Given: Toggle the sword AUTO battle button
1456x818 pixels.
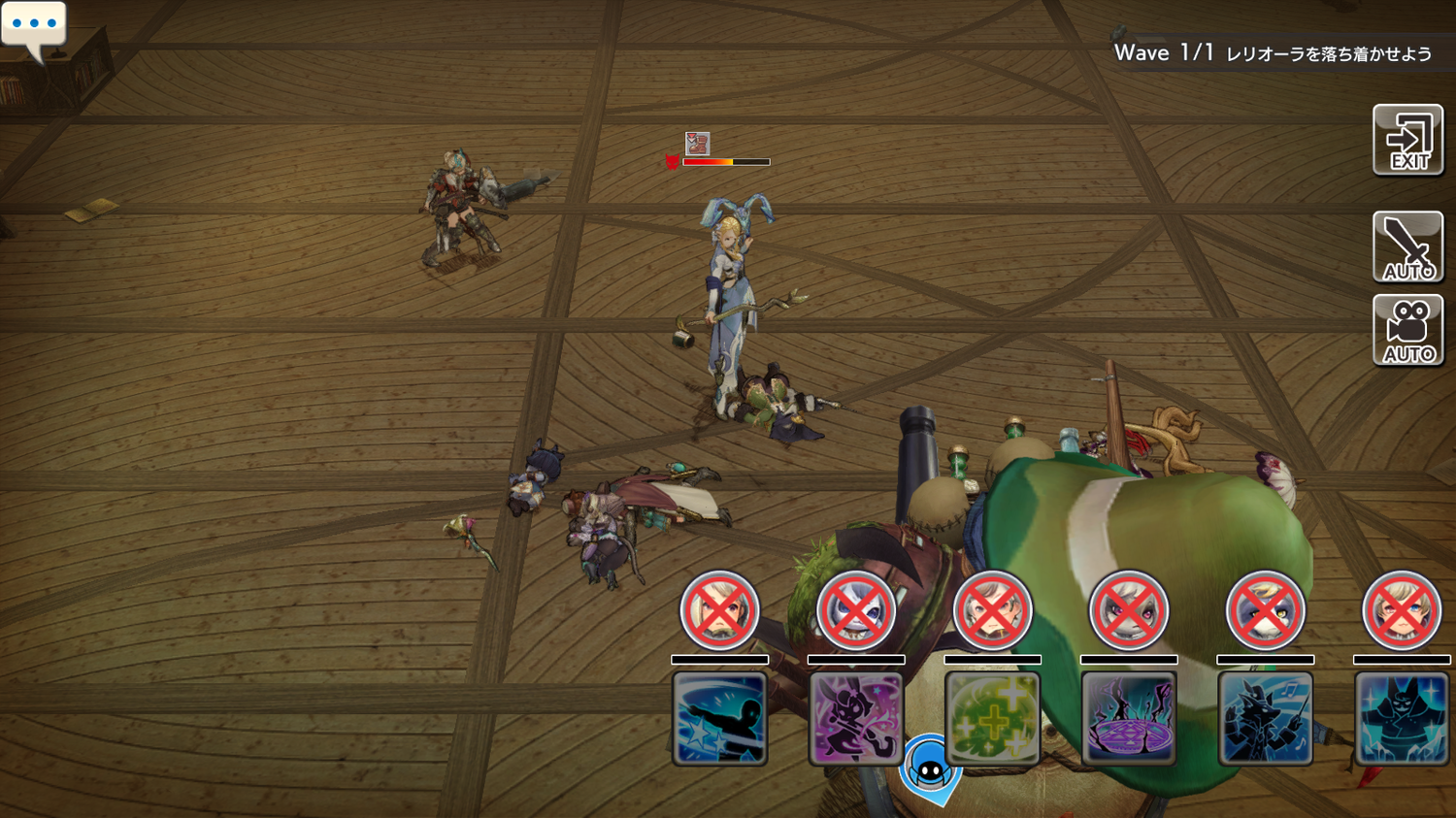Looking at the screenshot, I should coord(1407,246).
